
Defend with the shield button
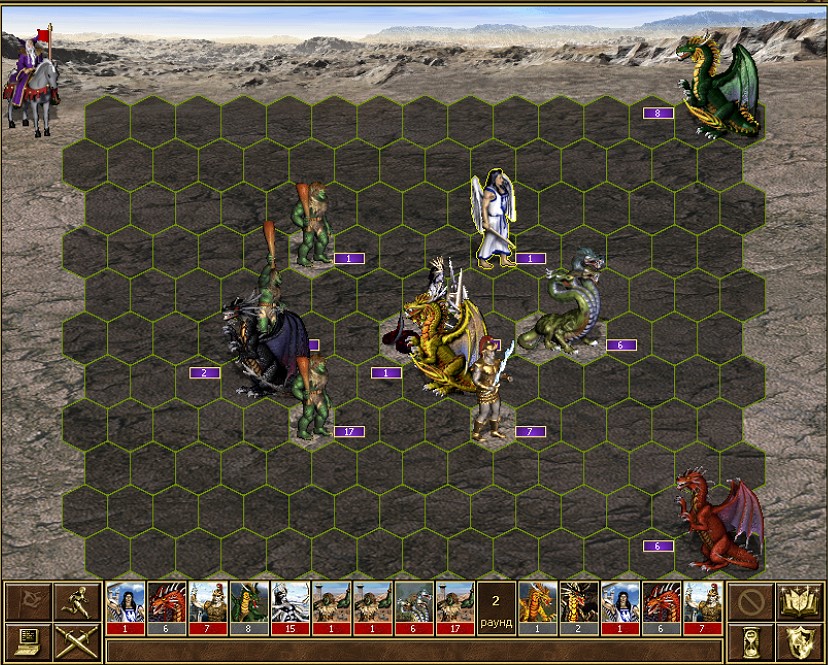(799, 641)
